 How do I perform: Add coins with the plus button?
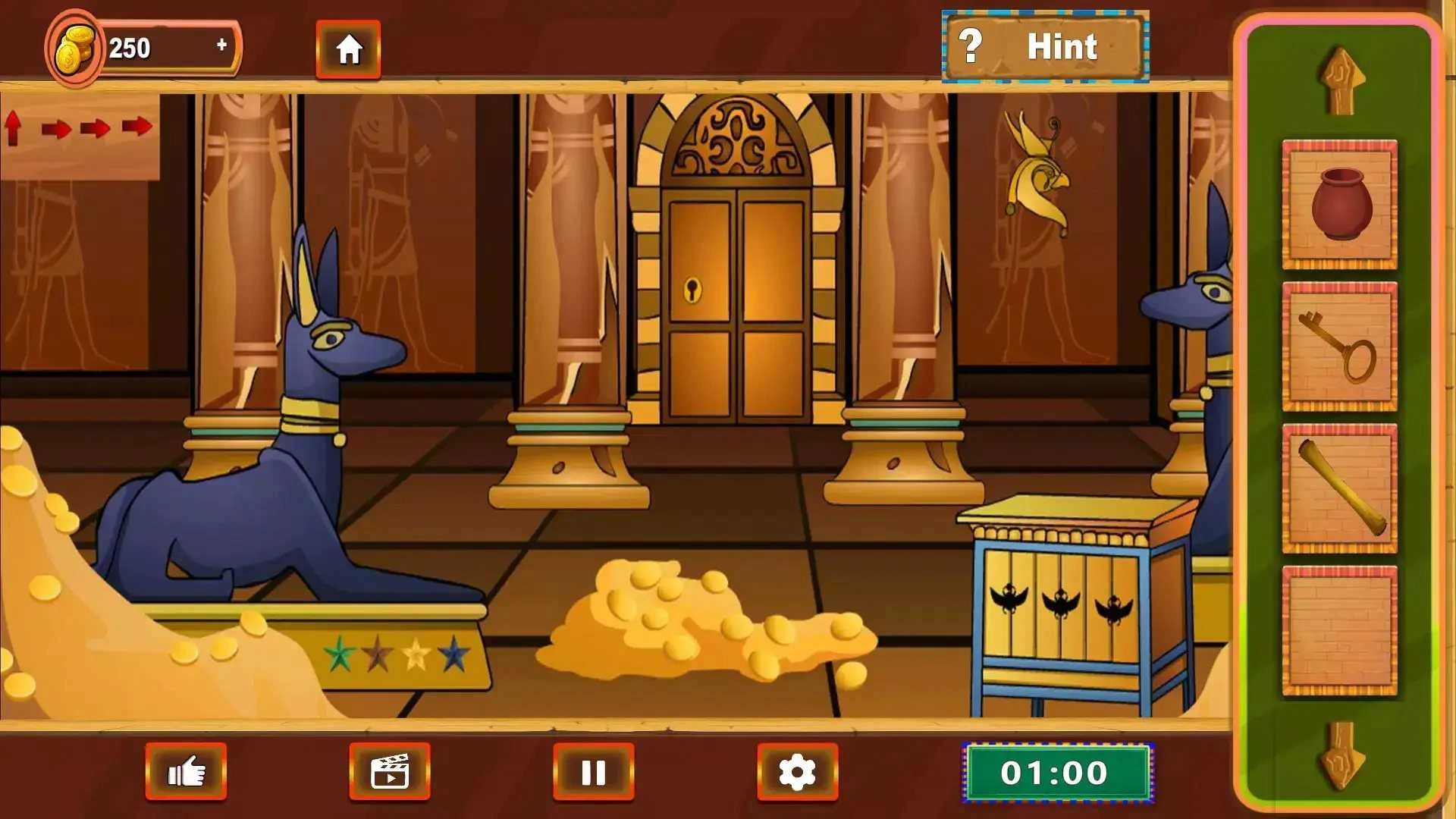[x=221, y=45]
